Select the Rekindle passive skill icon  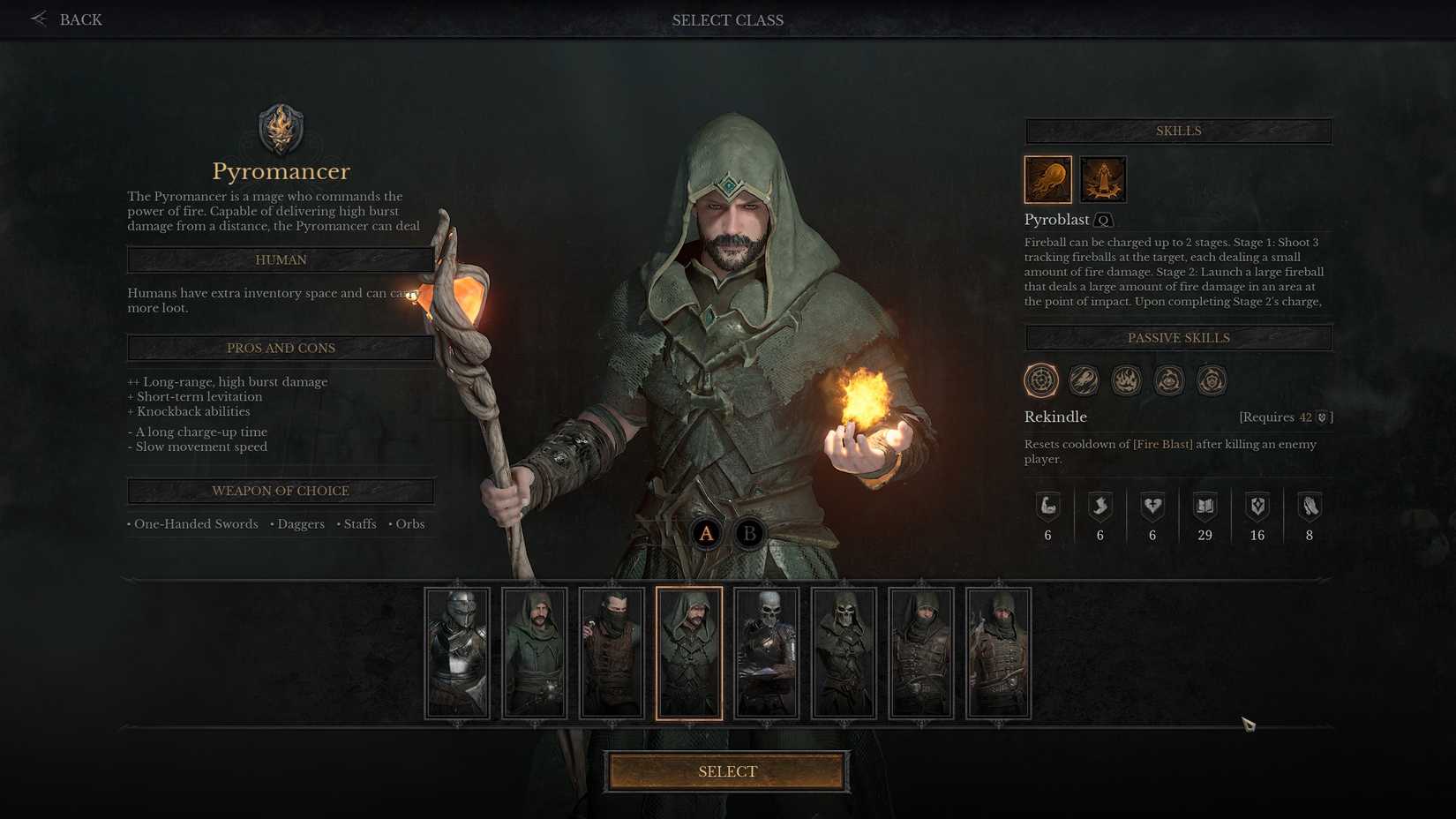[x=1042, y=379]
